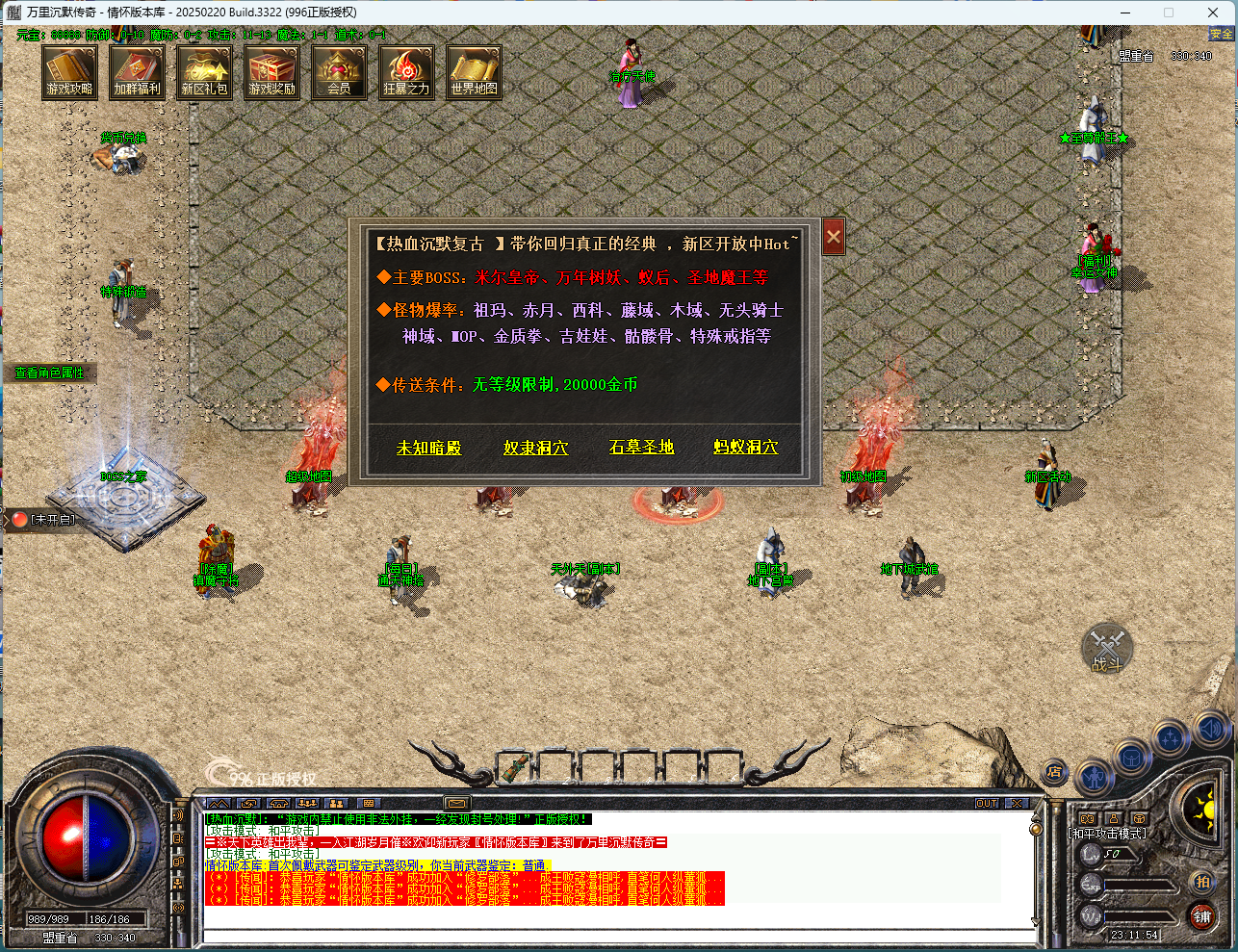This screenshot has height=952, width=1238.
Task: Select the 蚂蚁洞穴 teleport destination
Action: tap(745, 448)
